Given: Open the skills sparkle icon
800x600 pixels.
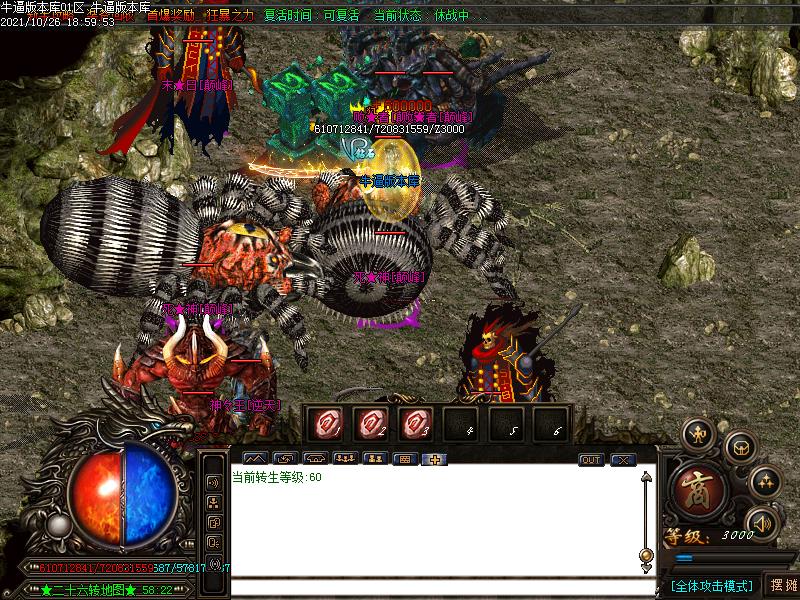Looking at the screenshot, I should 764,481.
